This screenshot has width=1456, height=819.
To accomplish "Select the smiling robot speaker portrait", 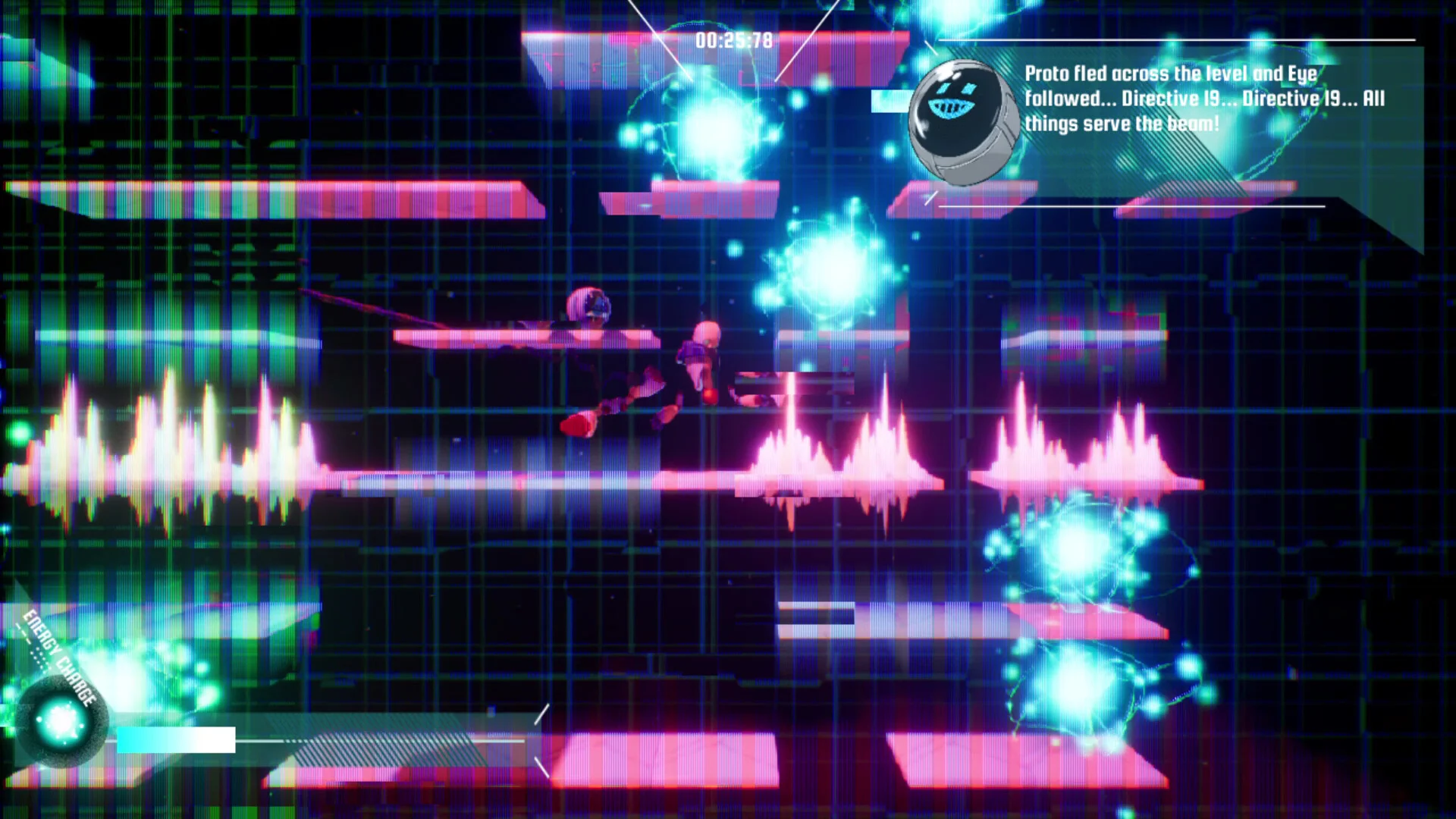I will pyautogui.click(x=962, y=121).
